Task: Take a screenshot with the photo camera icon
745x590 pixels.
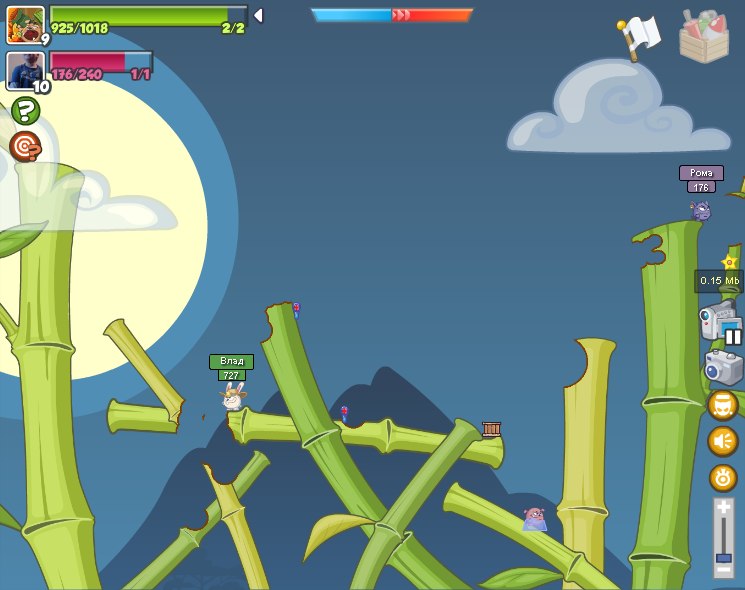Action: tap(723, 368)
